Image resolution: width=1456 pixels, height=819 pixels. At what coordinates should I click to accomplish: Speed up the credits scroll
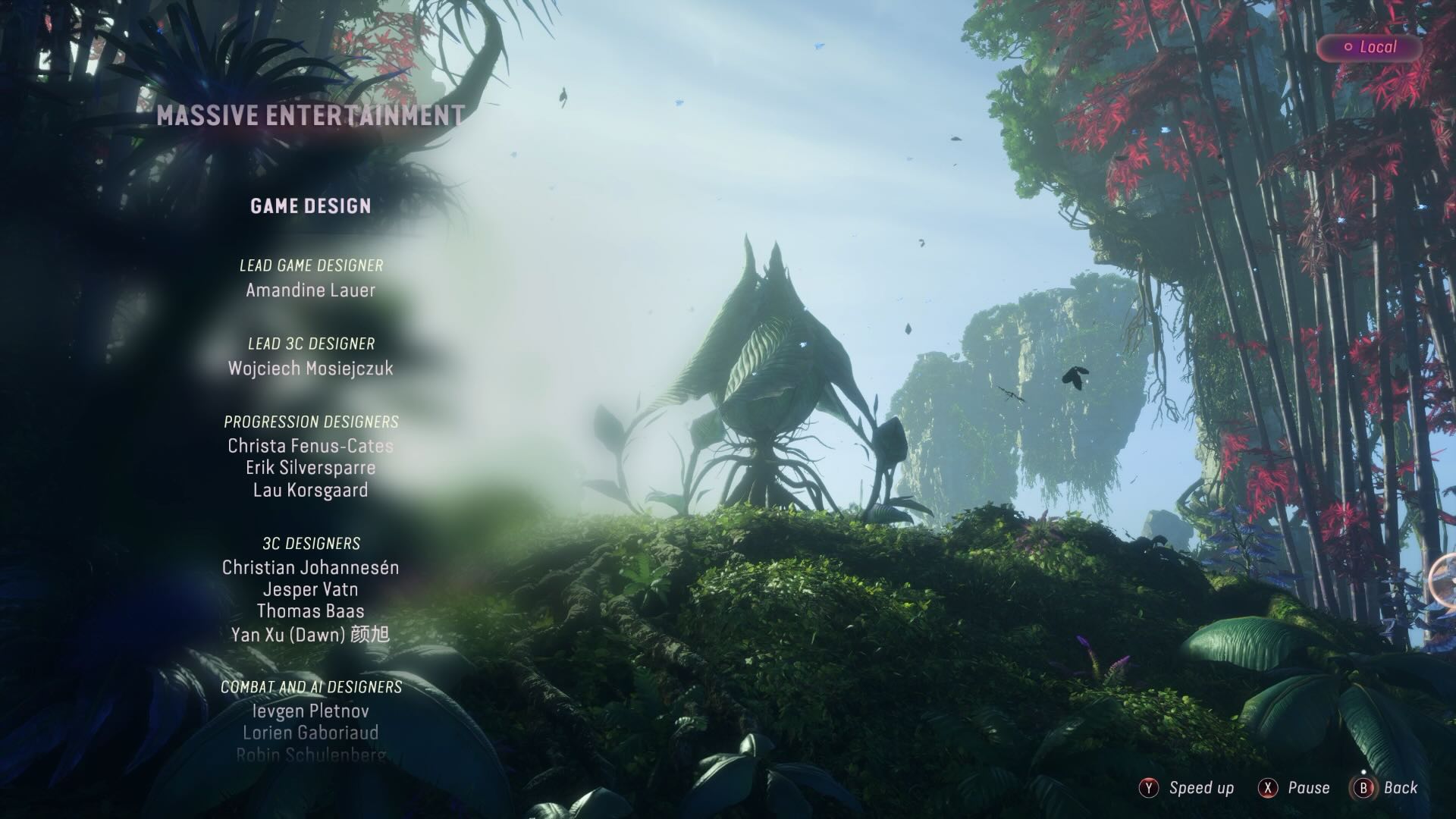point(1187,788)
